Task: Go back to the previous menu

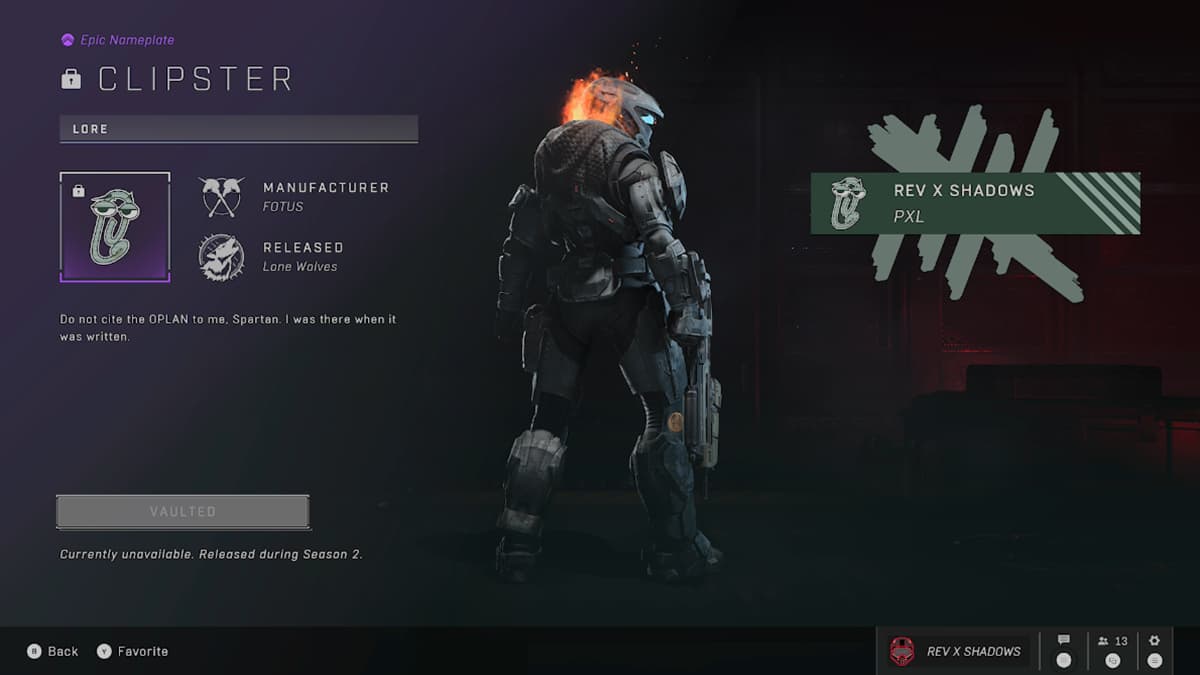Action: 53,651
